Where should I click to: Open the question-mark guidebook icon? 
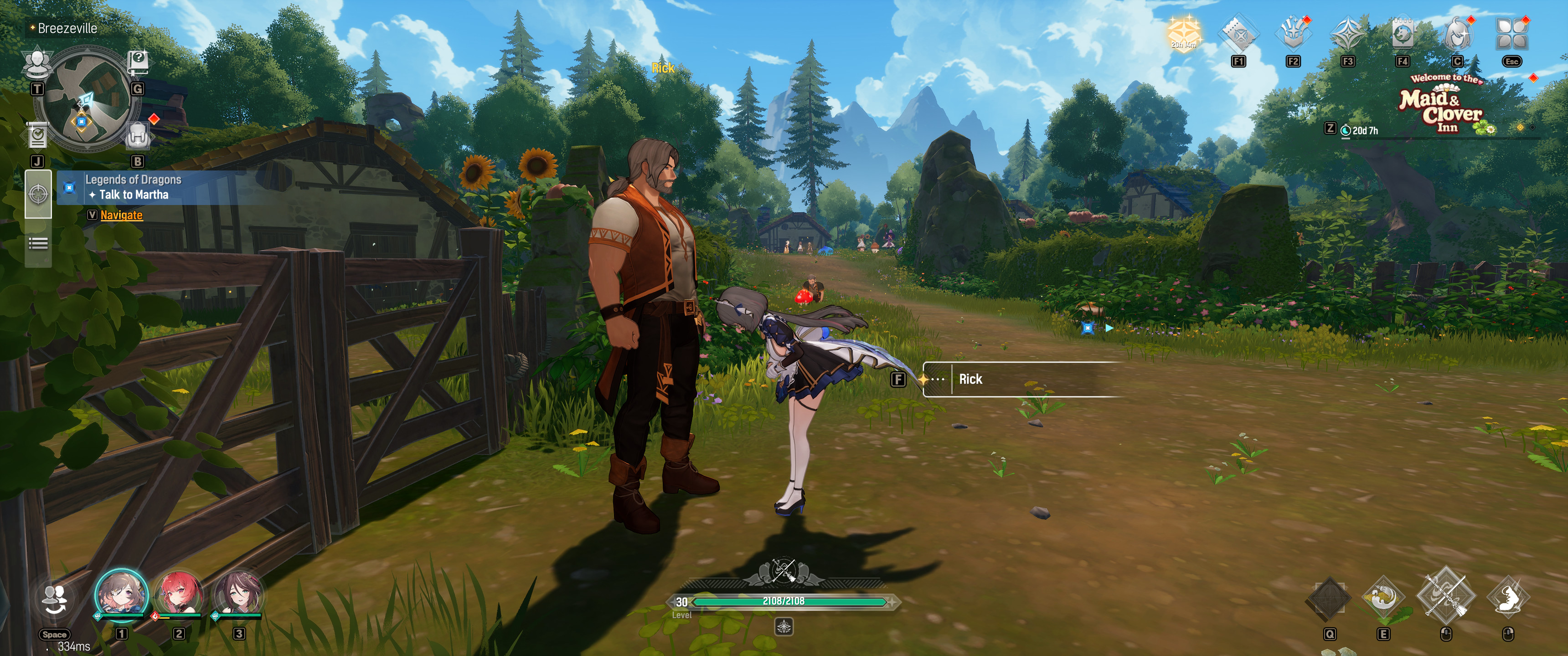(138, 62)
